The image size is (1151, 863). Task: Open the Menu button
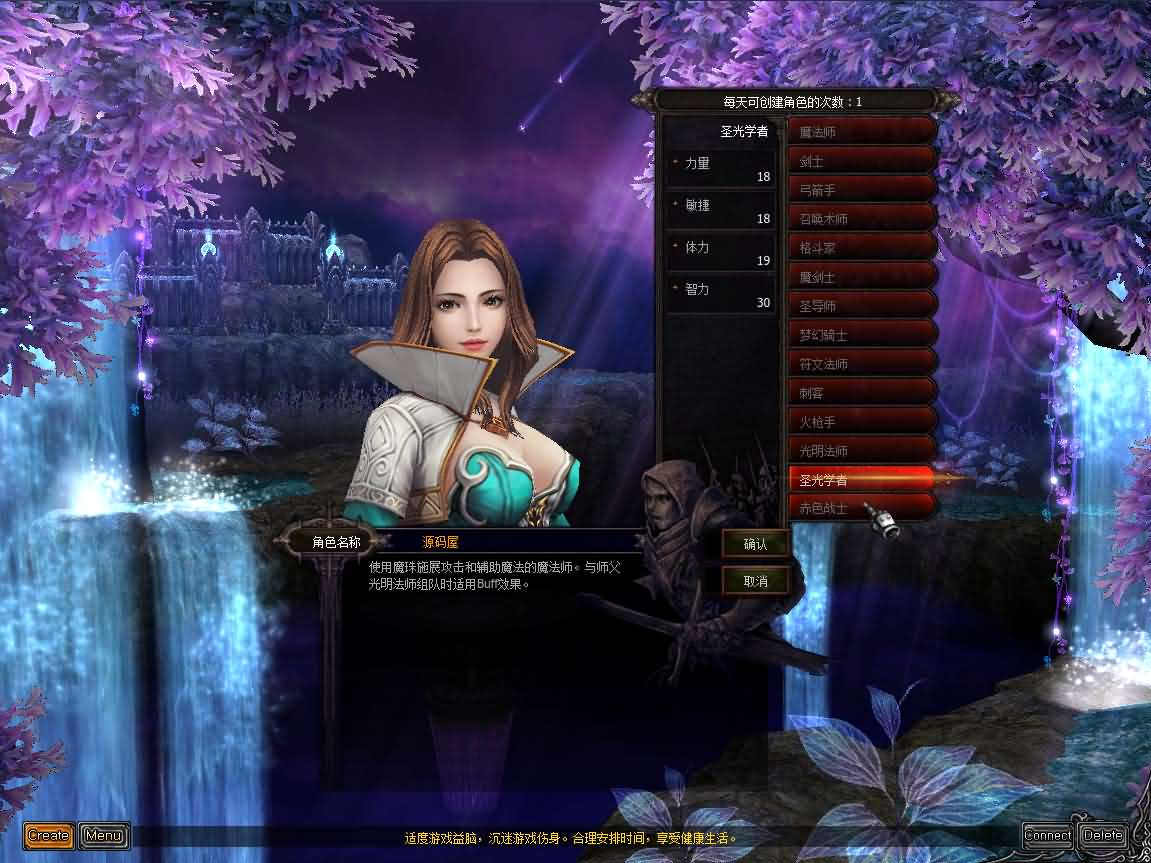pos(104,835)
